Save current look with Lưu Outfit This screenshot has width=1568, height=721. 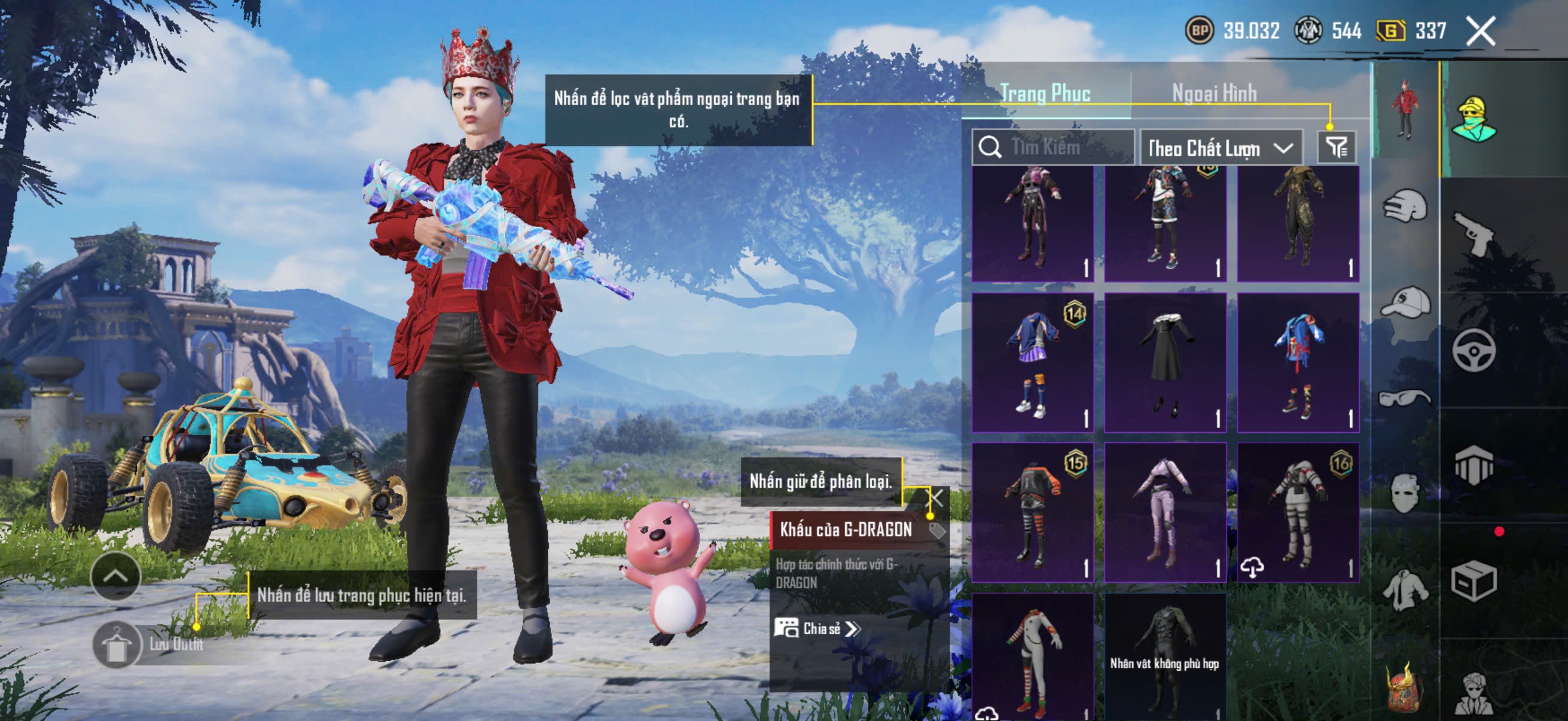(x=117, y=644)
